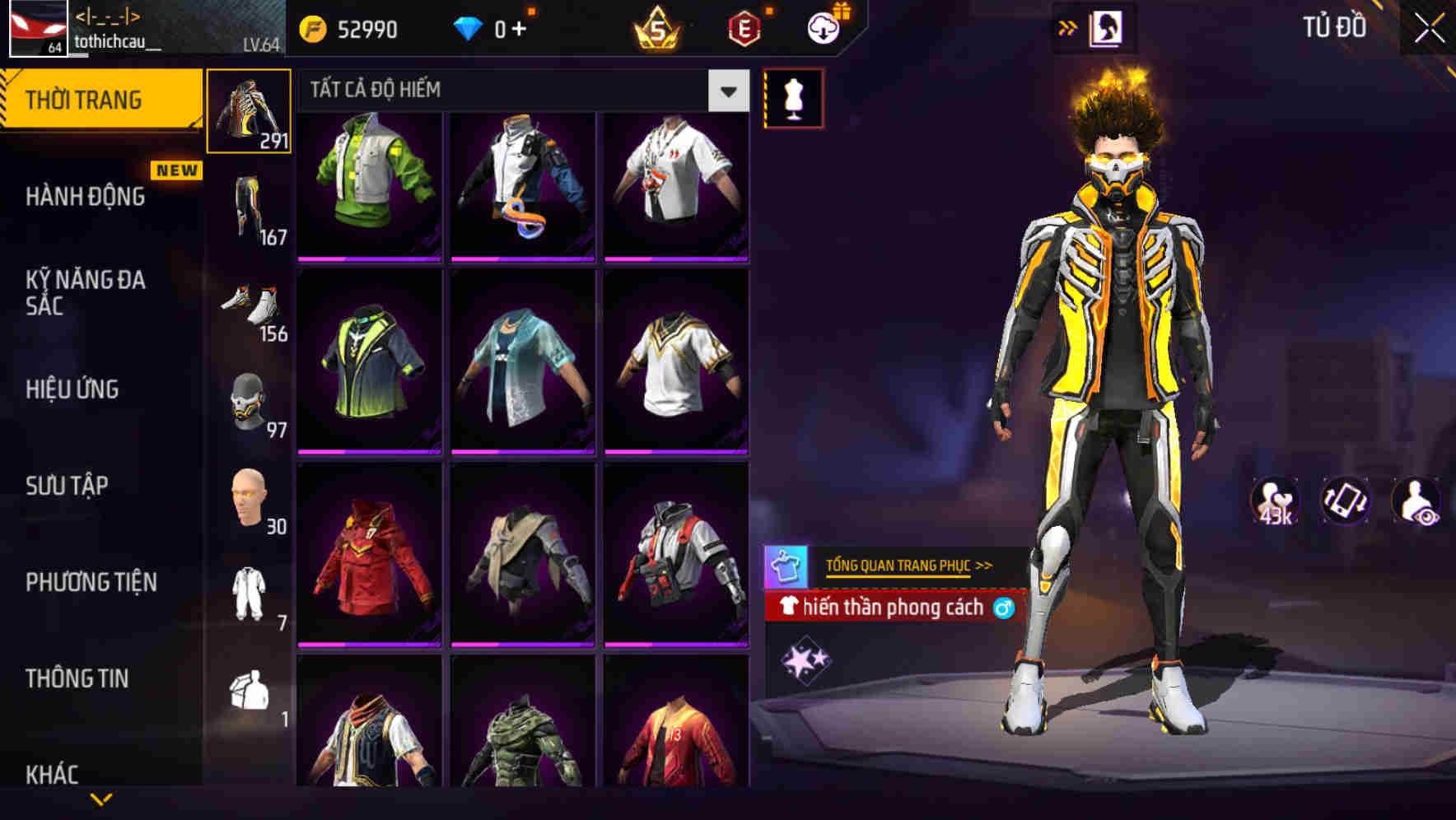Open the cloud gift download icon
Screen dimensions: 1456x820
(822, 27)
